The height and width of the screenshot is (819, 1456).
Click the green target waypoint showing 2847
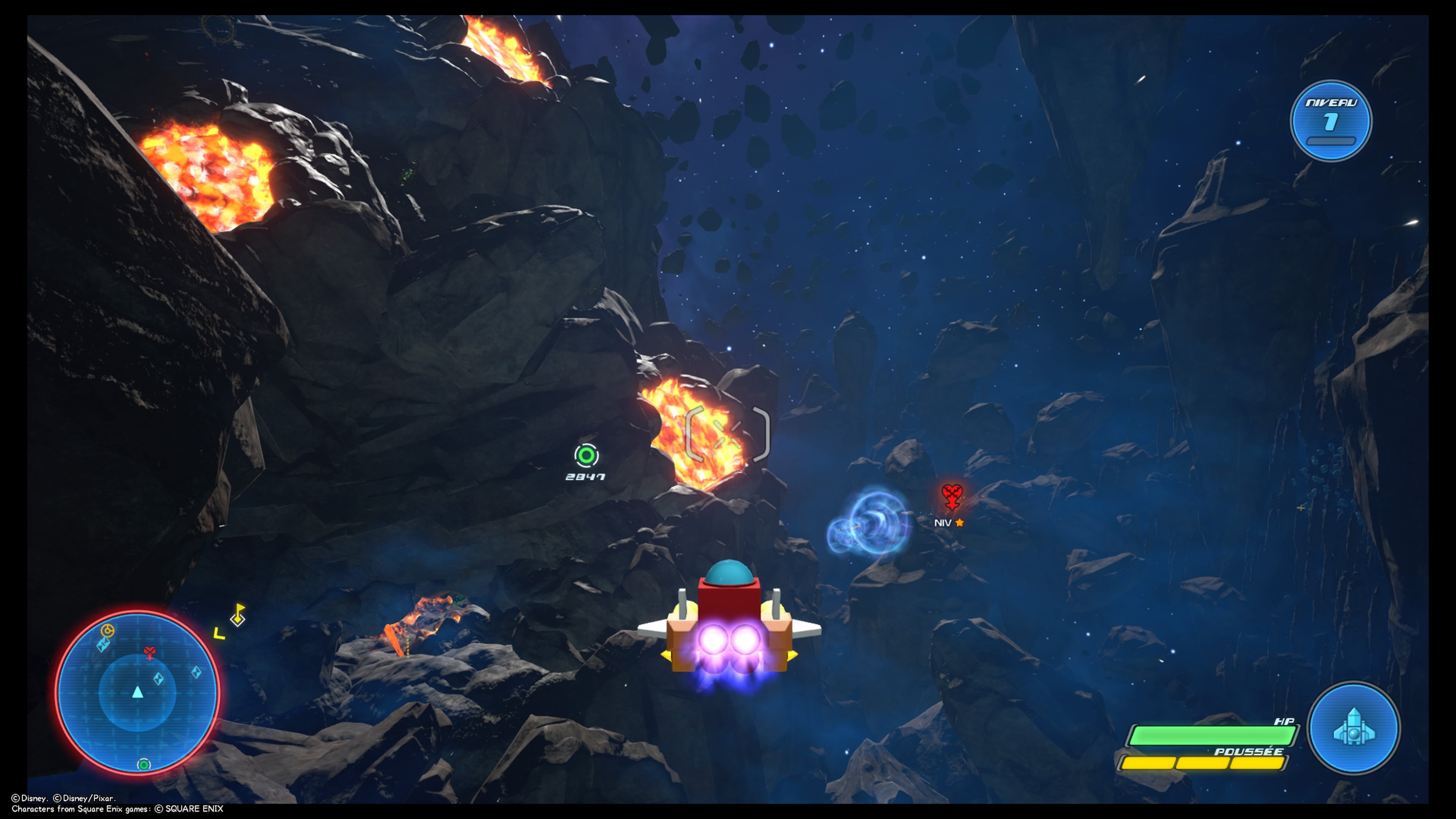coord(586,455)
